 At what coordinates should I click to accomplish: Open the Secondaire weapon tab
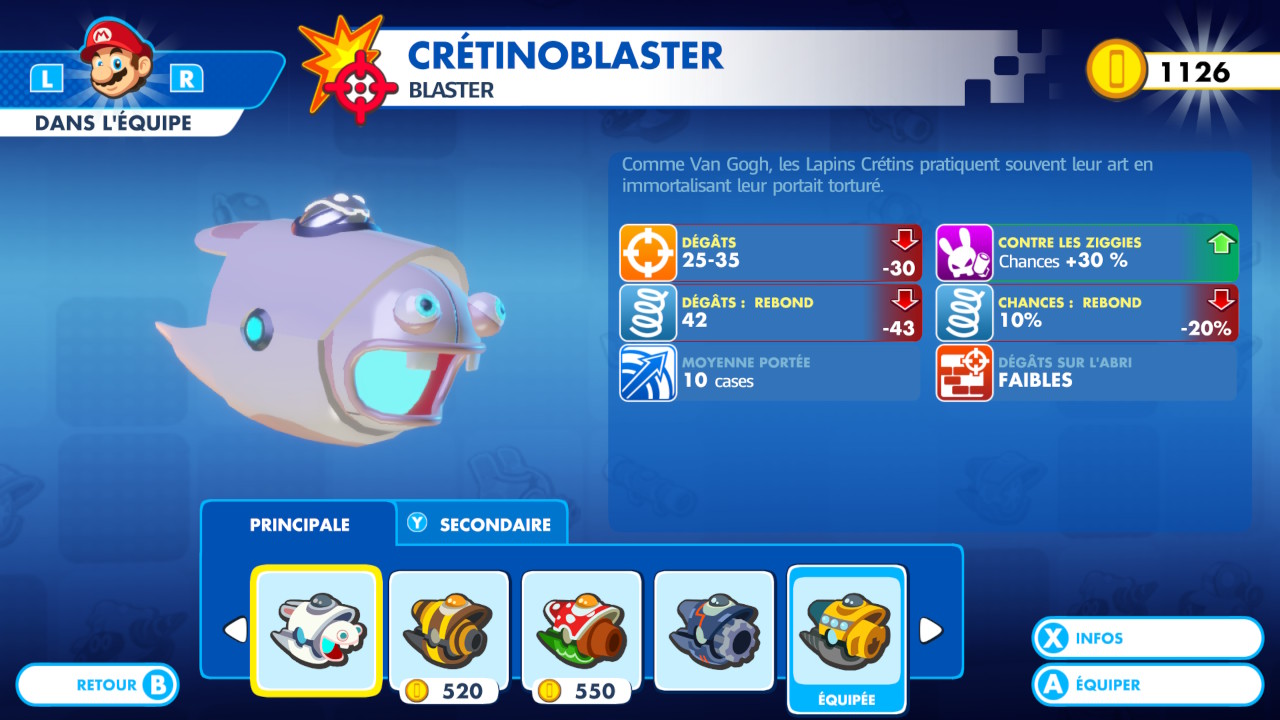coord(482,524)
